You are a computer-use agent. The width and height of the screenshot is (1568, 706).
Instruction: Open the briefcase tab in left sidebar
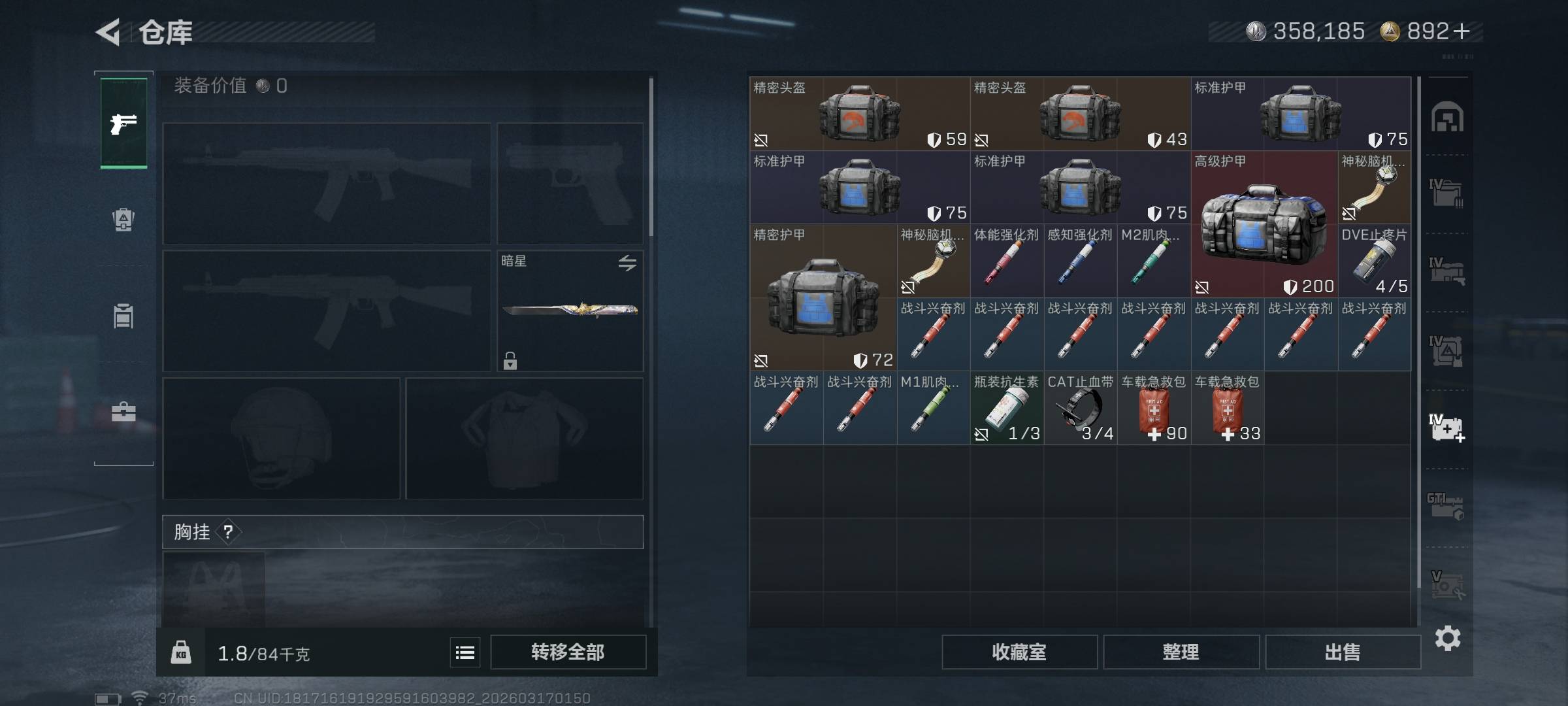pos(123,412)
